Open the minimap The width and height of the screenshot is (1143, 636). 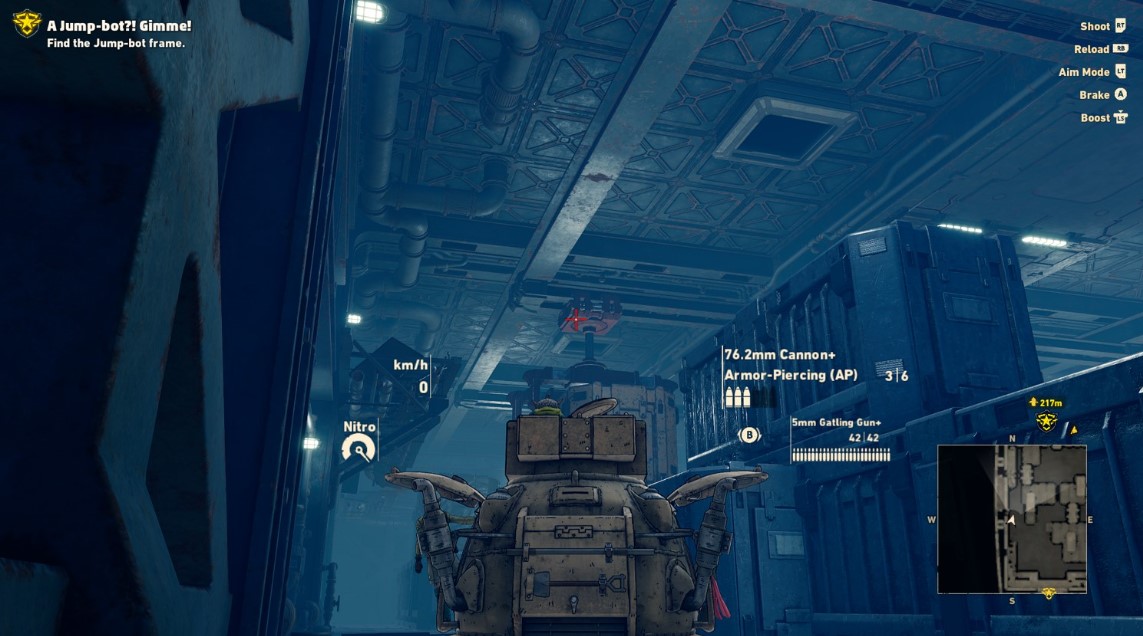pyautogui.click(x=1011, y=518)
